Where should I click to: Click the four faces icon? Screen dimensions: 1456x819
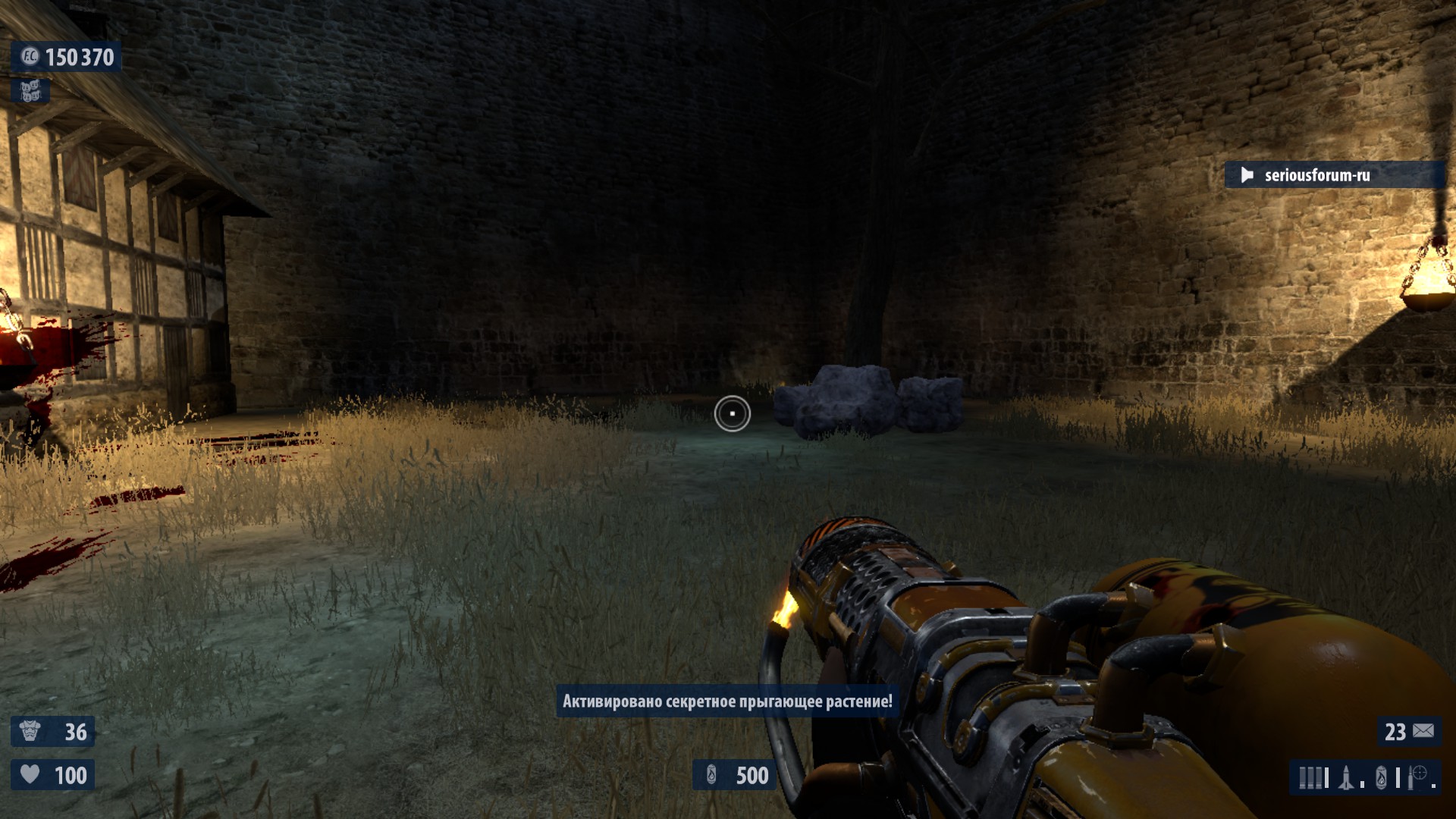[30, 92]
